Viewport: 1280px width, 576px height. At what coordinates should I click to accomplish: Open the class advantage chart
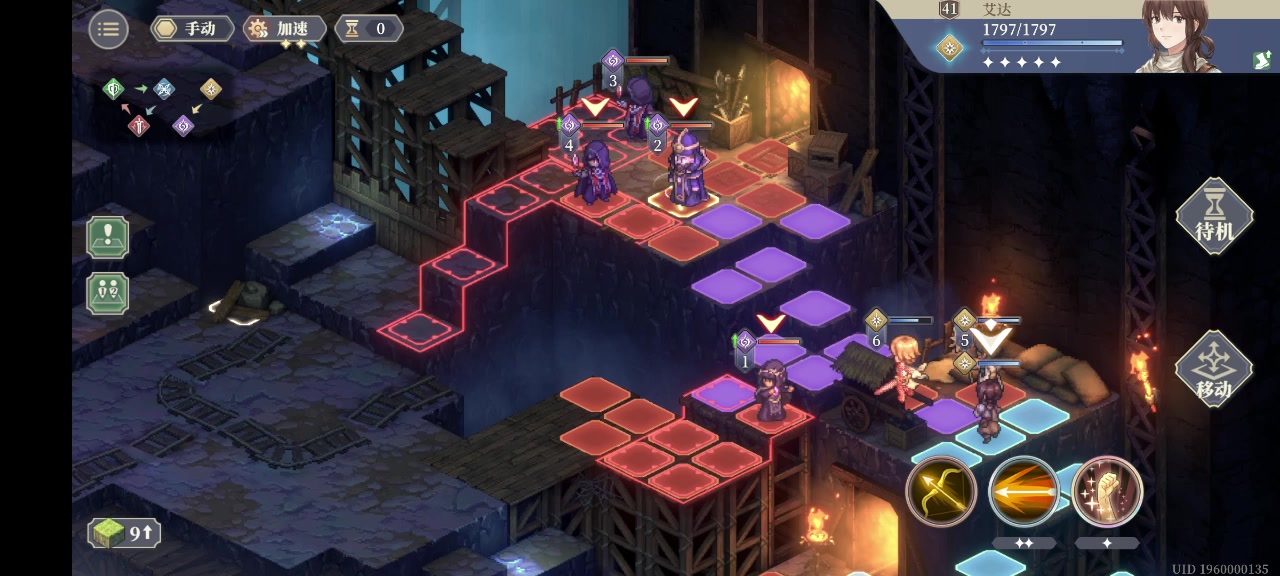tap(161, 105)
